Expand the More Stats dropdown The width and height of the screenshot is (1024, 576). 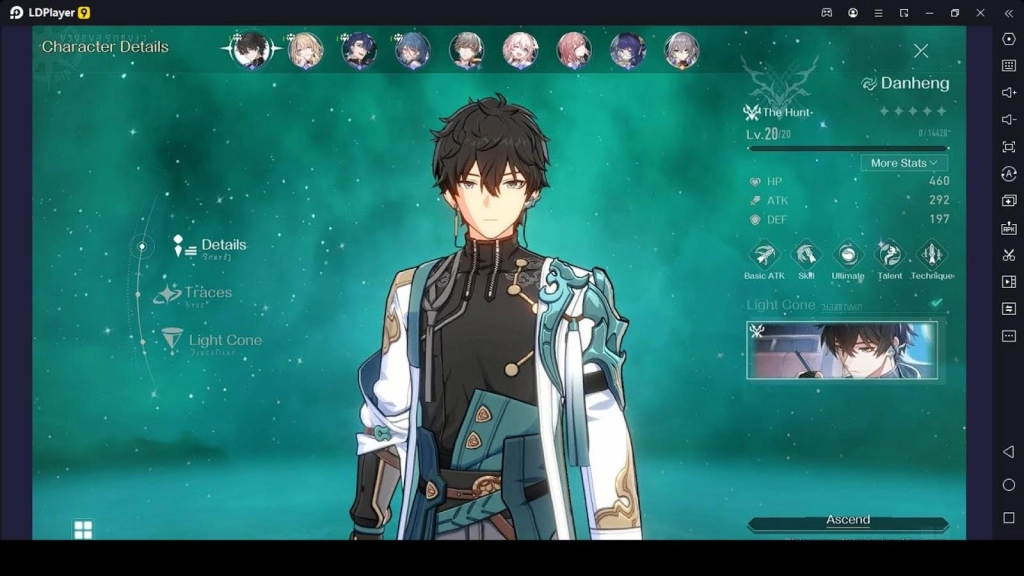(904, 163)
